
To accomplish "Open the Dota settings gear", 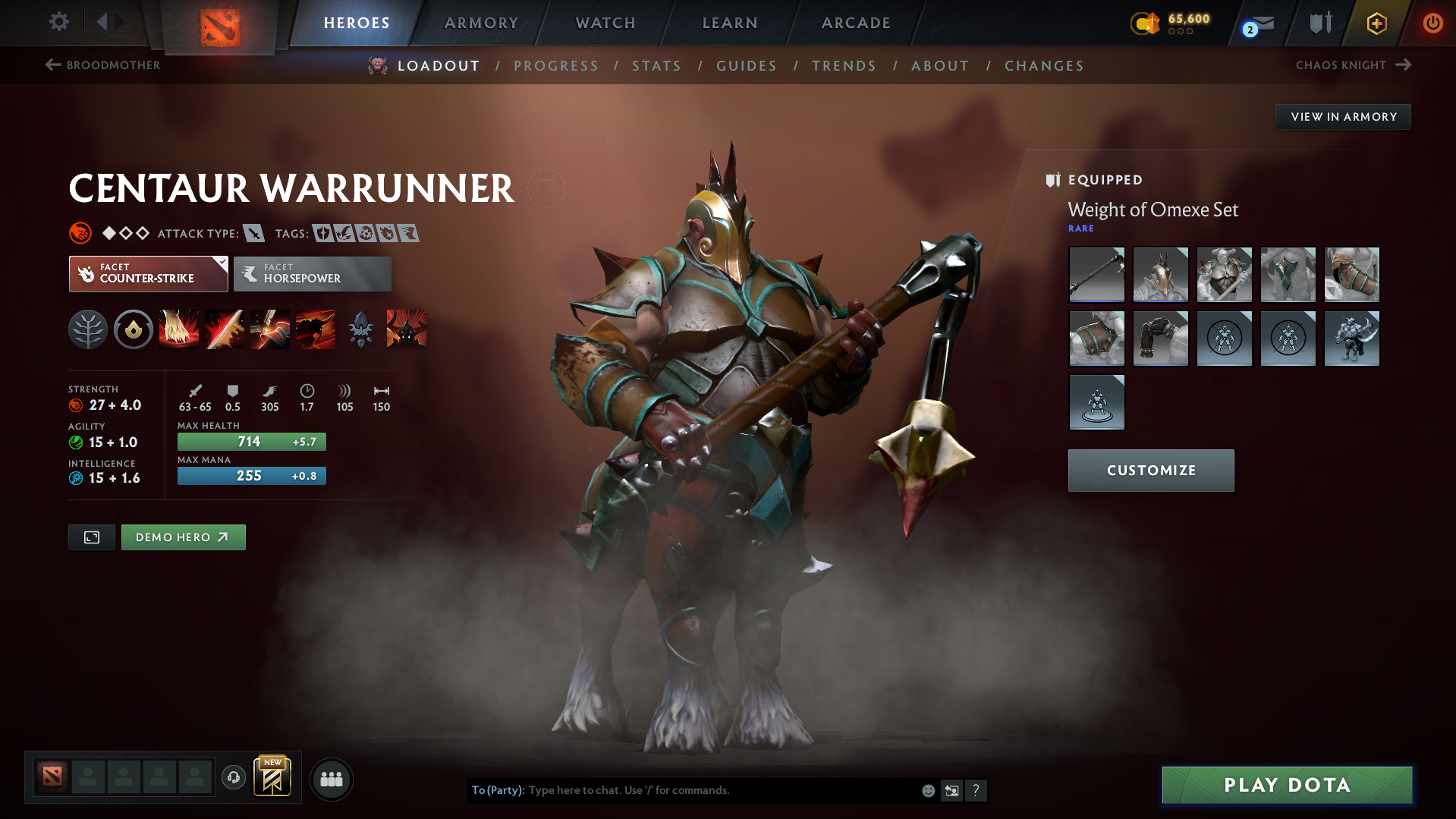I will 58,22.
